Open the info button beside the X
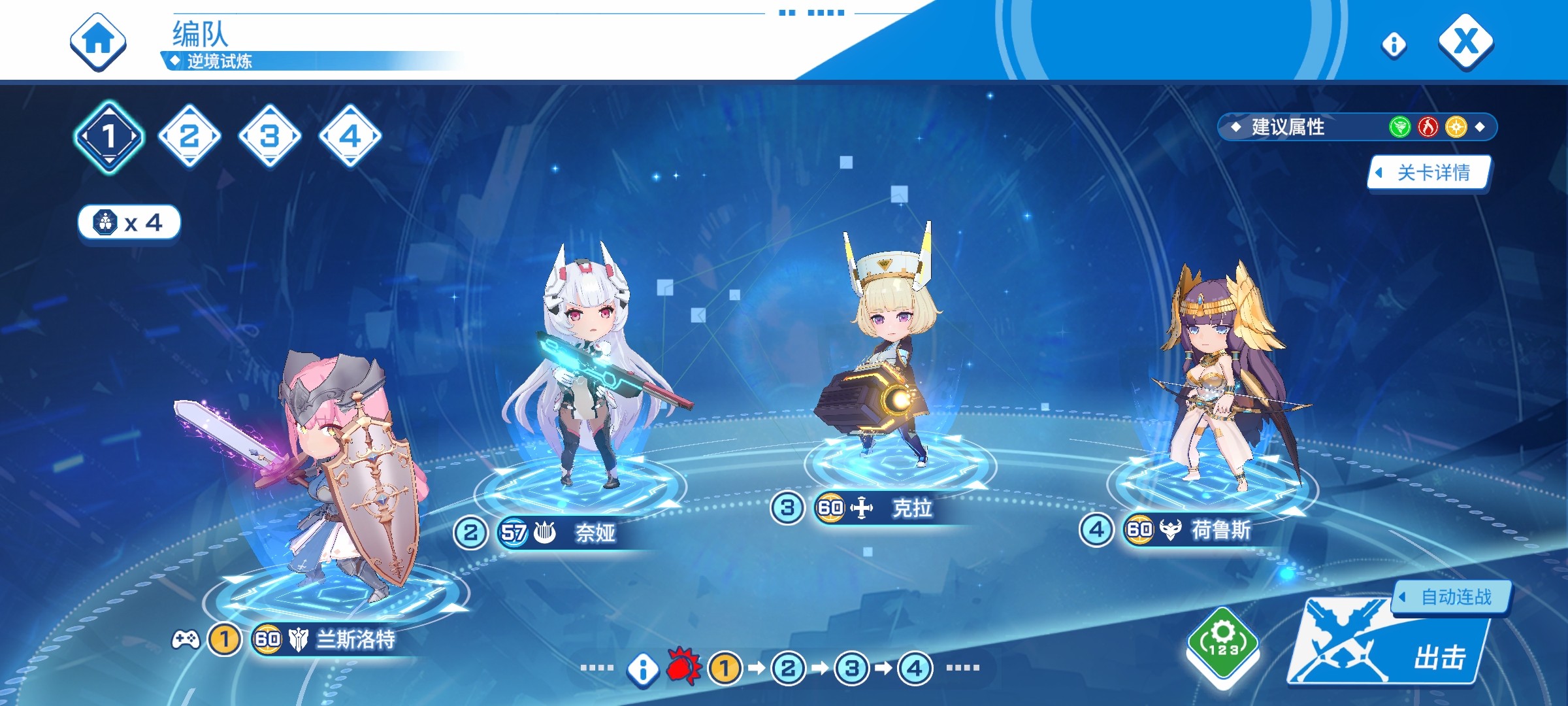The image size is (1568, 706). pos(1394,44)
